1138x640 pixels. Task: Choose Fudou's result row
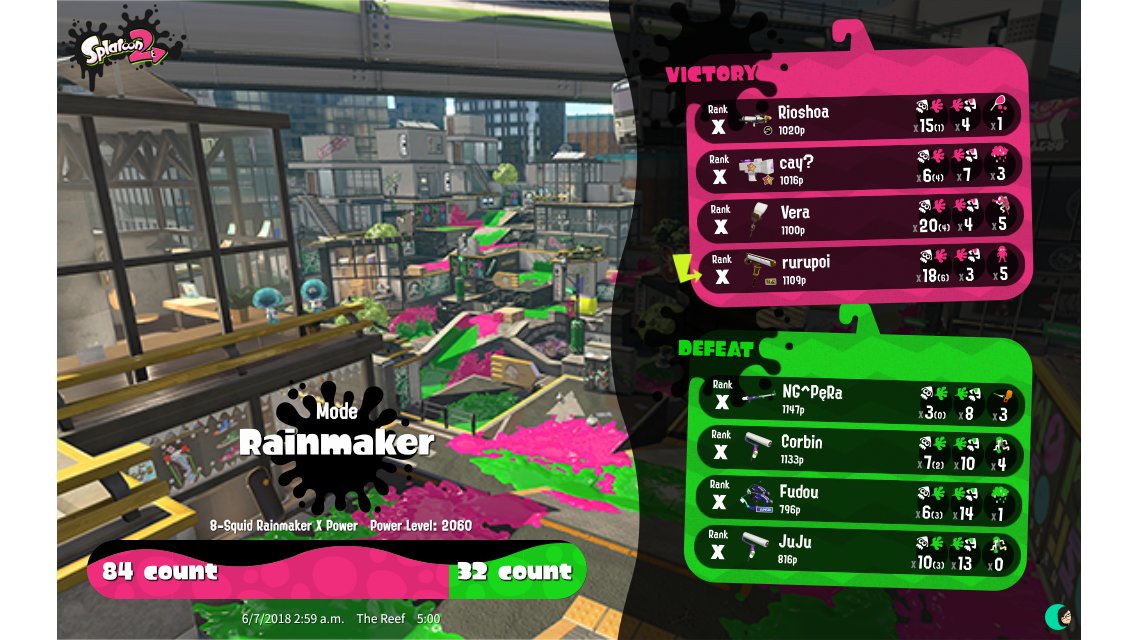pos(858,499)
